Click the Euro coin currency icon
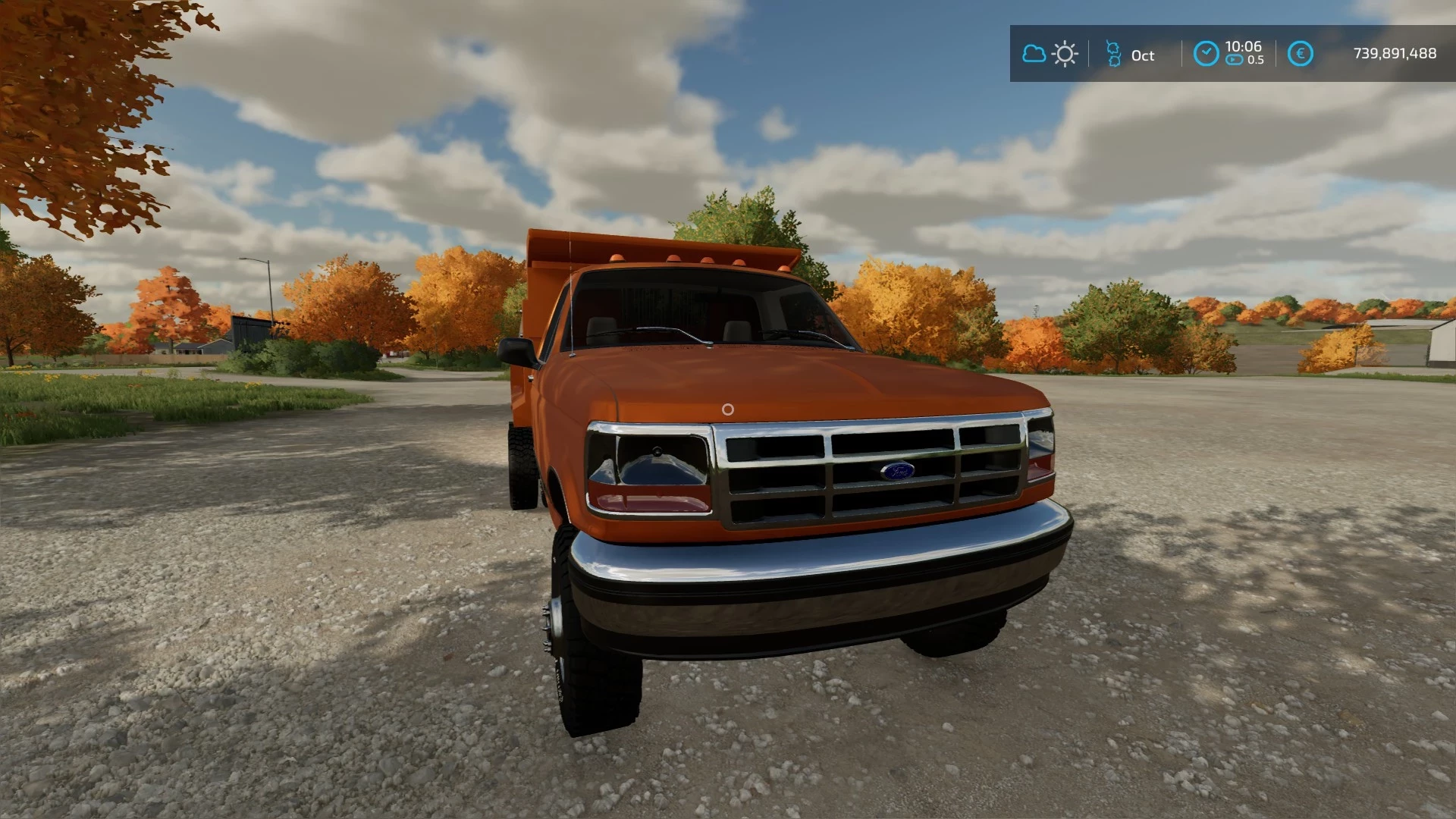 [x=1300, y=53]
